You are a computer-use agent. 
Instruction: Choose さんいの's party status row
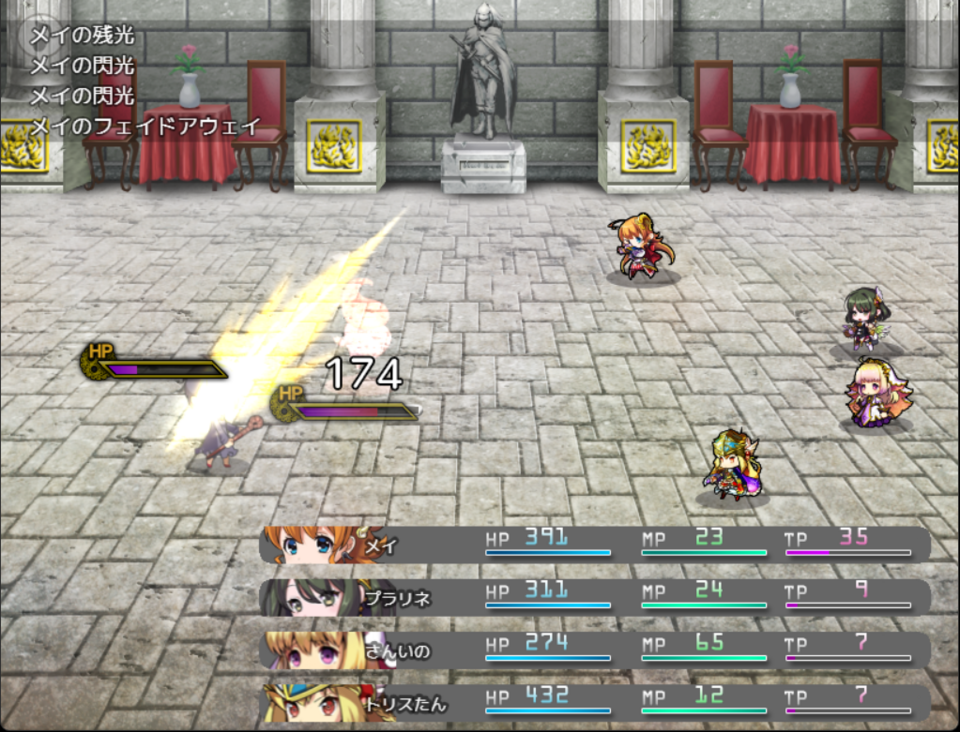click(x=595, y=650)
